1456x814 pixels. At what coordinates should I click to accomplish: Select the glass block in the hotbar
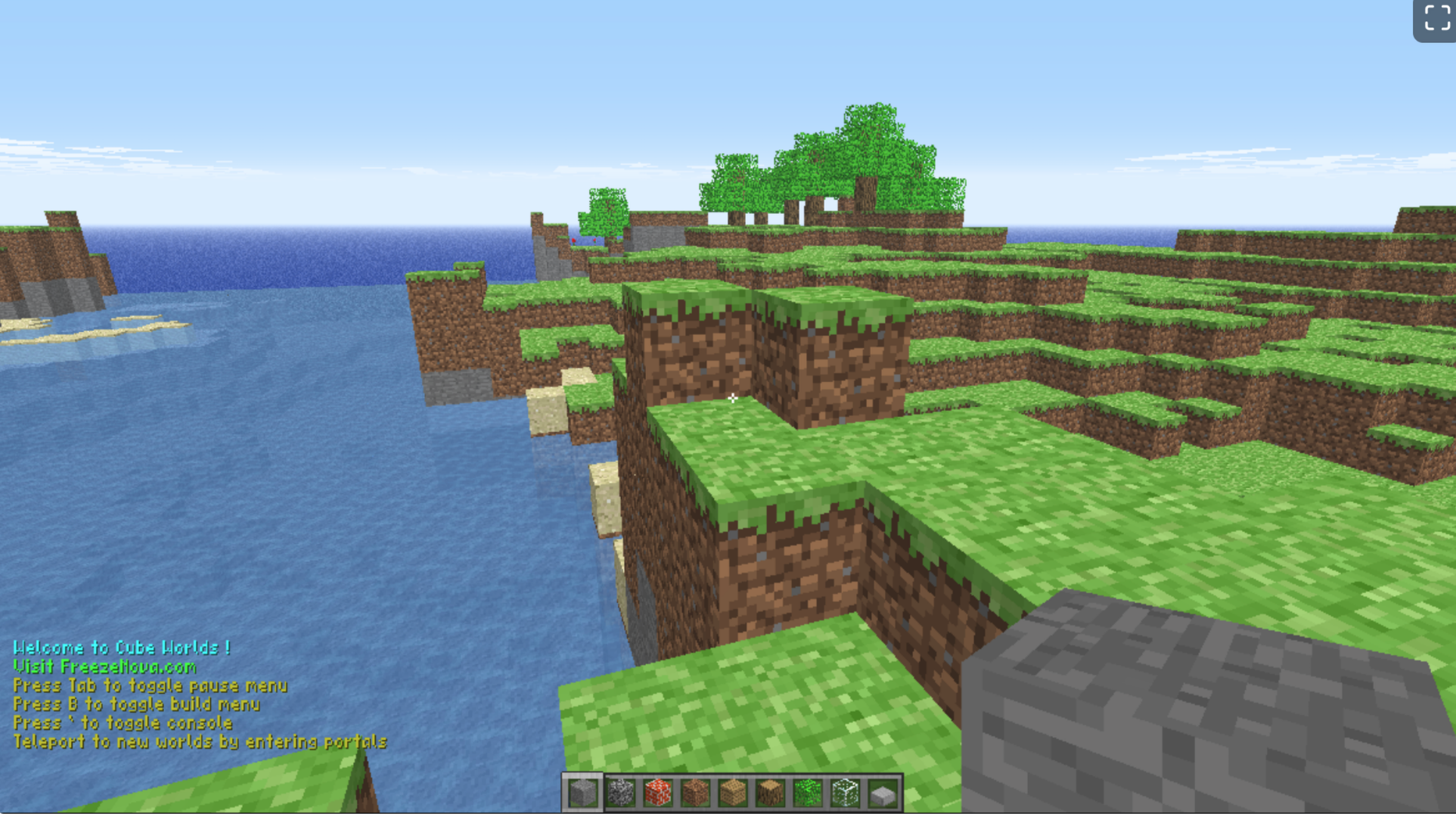pyautogui.click(x=846, y=794)
